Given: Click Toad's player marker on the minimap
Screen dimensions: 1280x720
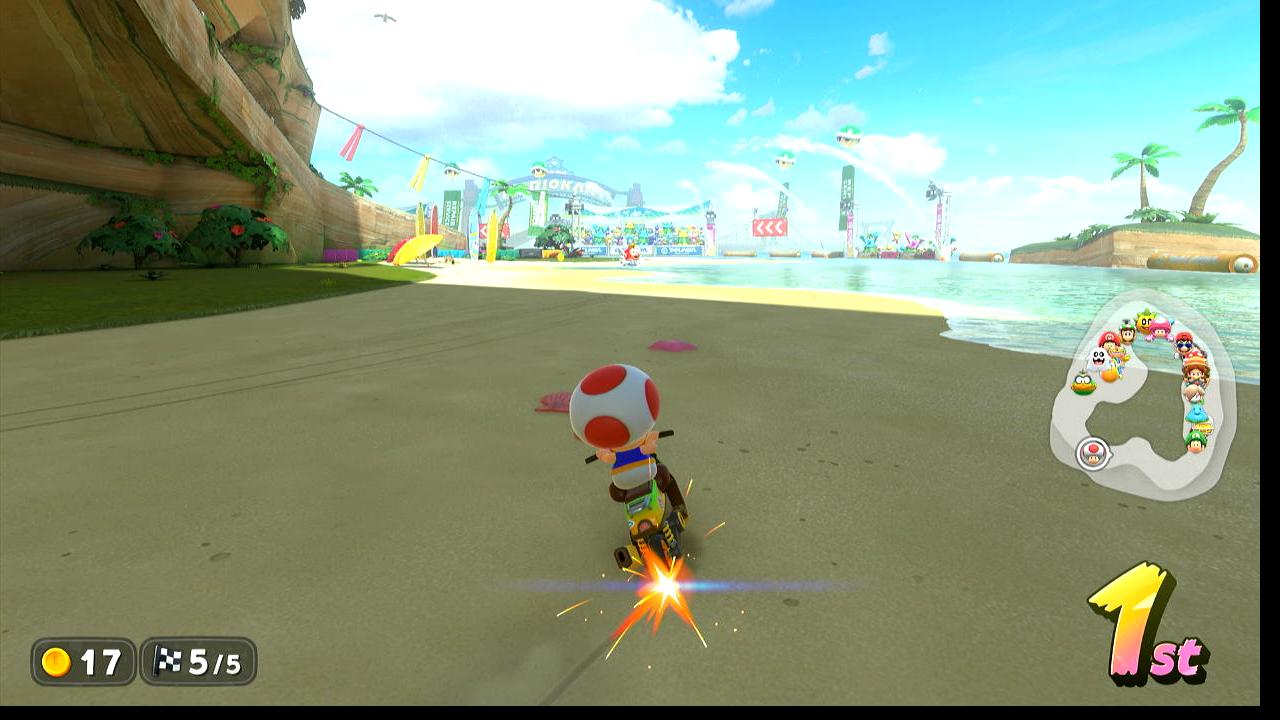Looking at the screenshot, I should point(1094,453).
